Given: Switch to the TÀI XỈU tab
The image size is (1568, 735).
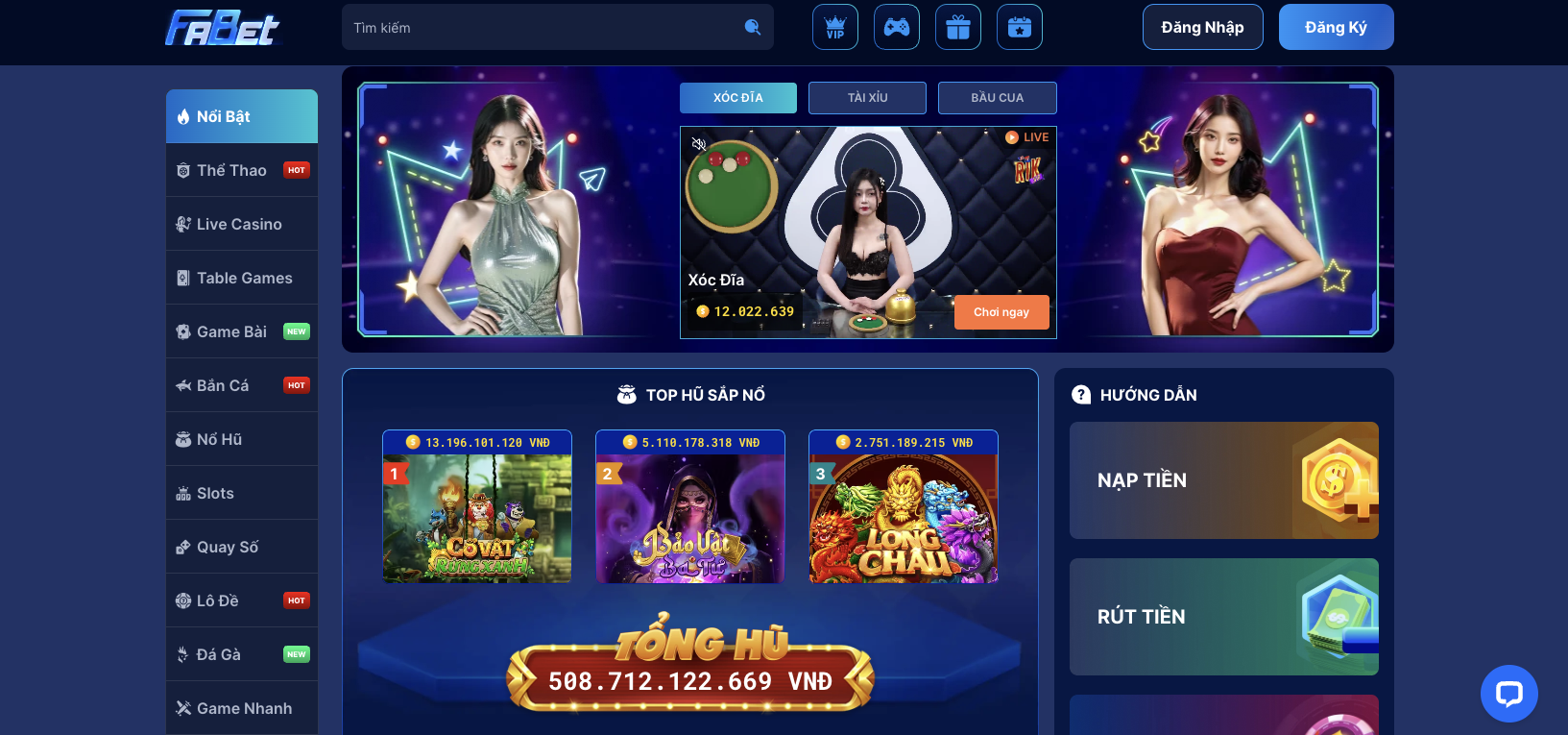Looking at the screenshot, I should [867, 97].
